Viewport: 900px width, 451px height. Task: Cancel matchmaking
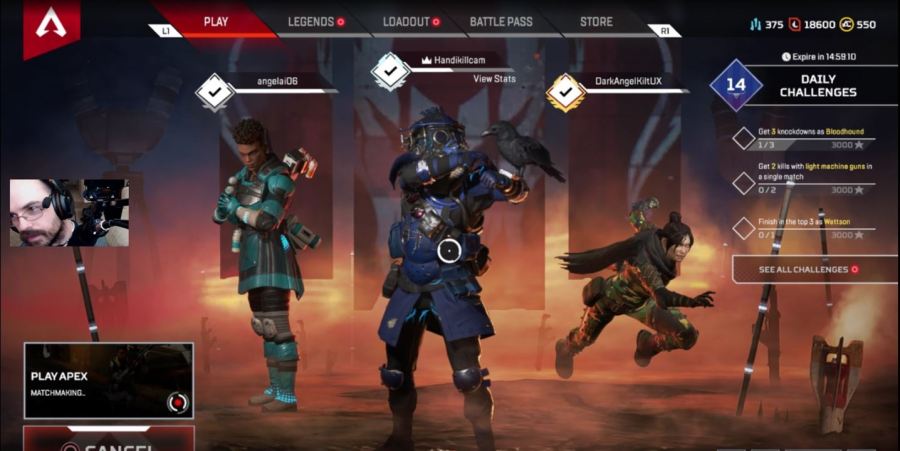click(110, 441)
